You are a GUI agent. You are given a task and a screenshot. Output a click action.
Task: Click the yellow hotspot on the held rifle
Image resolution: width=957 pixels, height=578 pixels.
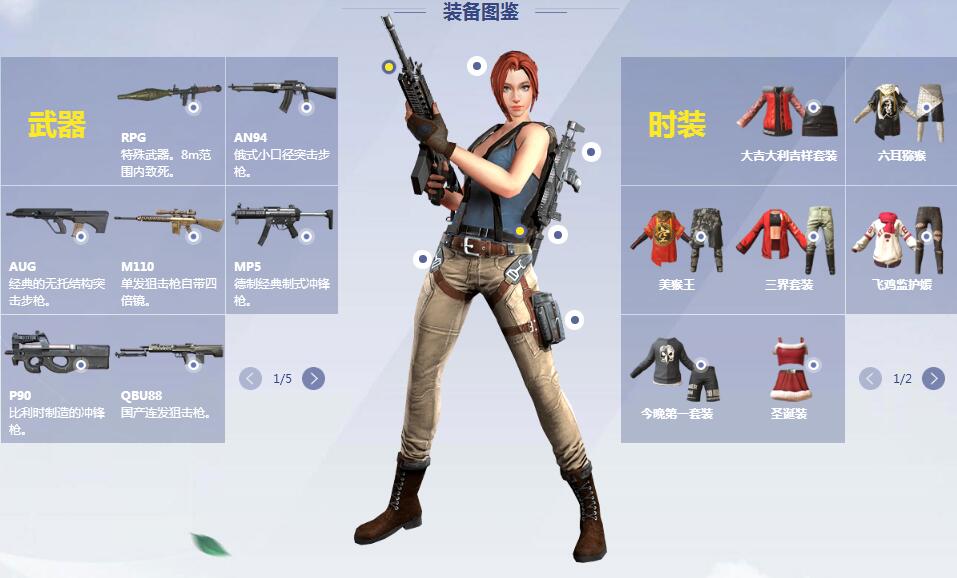388,67
